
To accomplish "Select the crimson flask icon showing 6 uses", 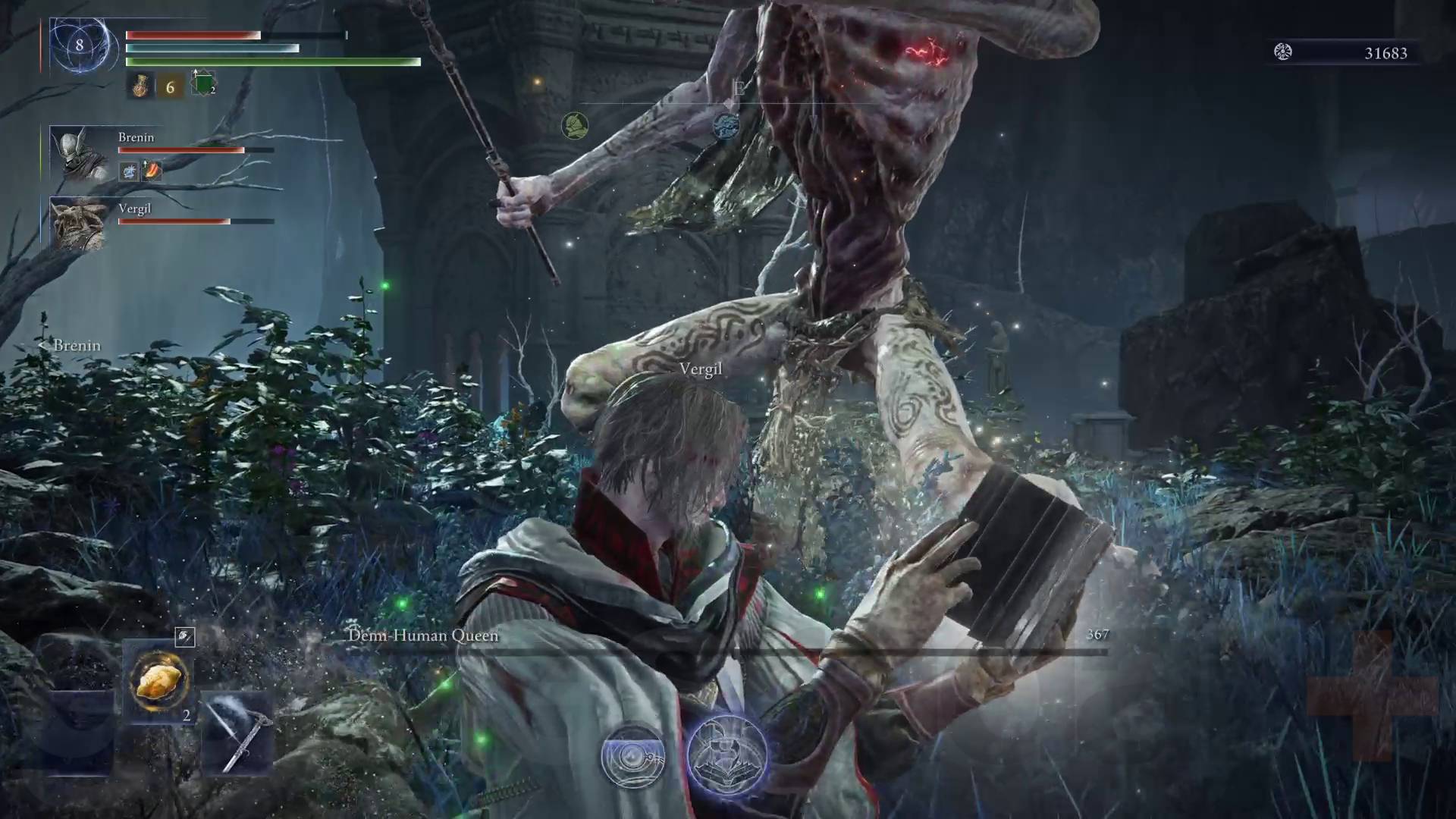I will tap(140, 85).
